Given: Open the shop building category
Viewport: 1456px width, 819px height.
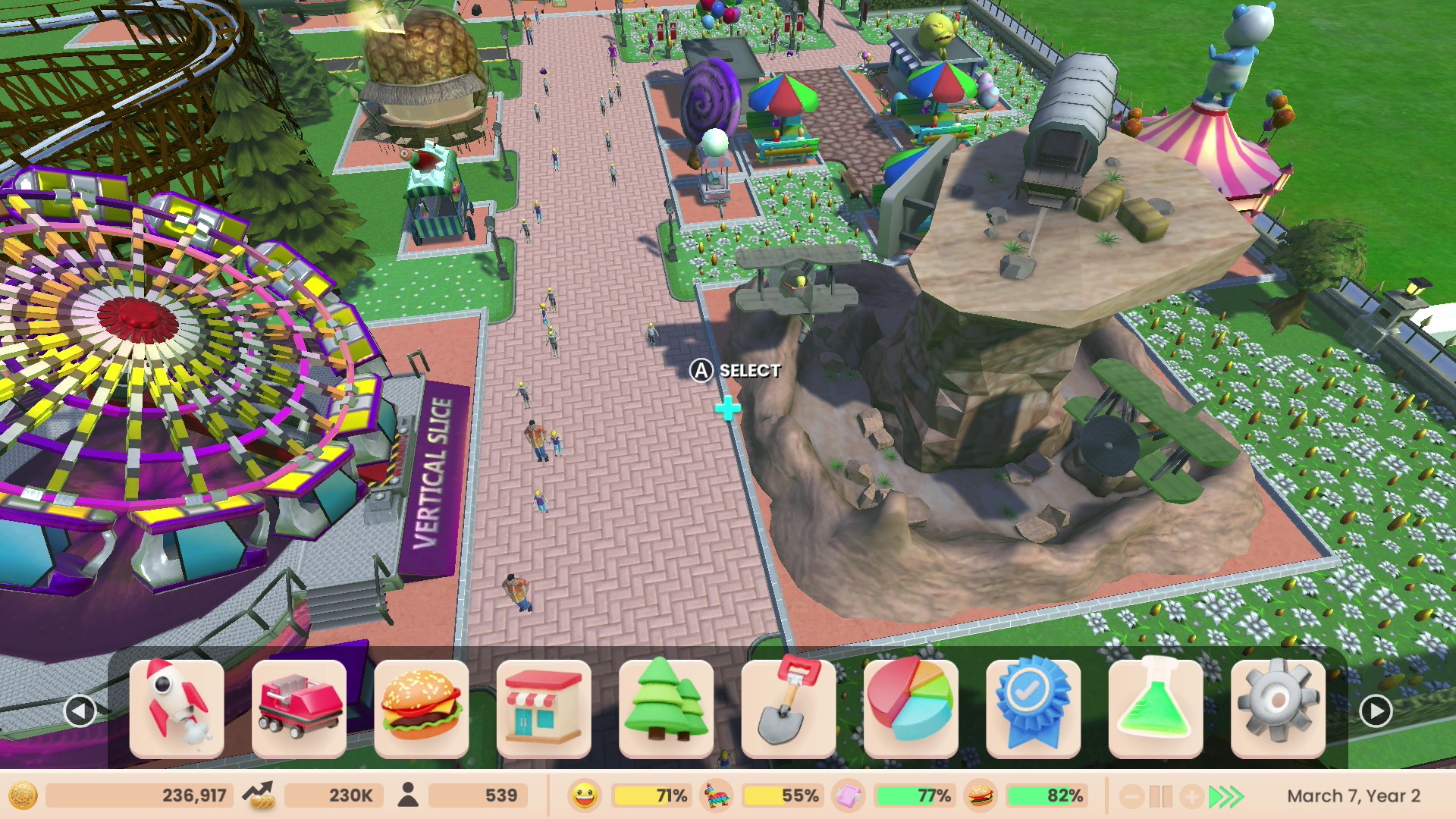Looking at the screenshot, I should pyautogui.click(x=544, y=708).
